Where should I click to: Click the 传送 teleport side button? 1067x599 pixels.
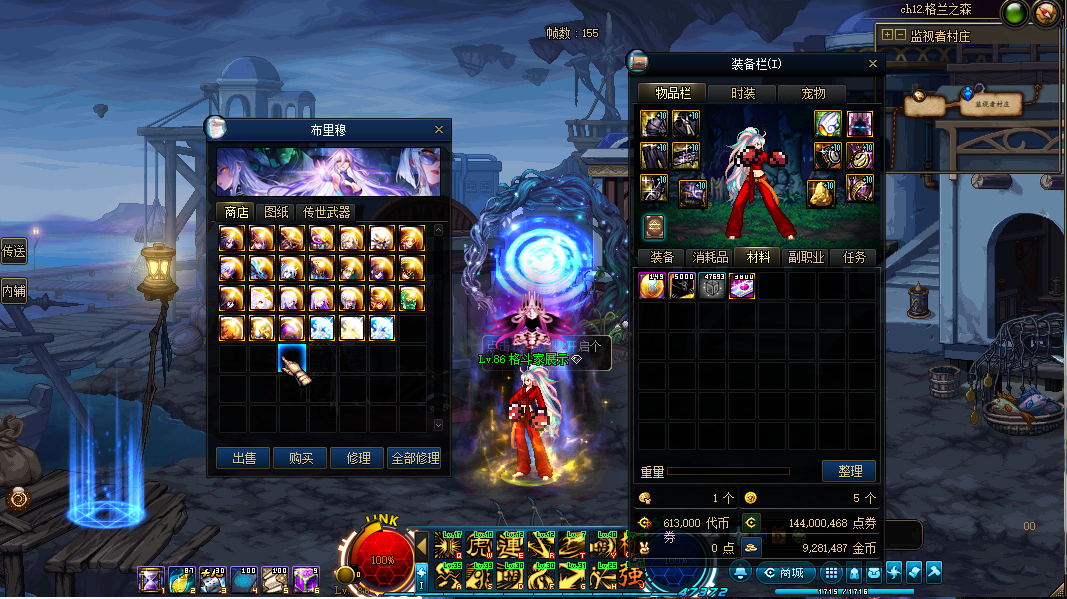13,251
